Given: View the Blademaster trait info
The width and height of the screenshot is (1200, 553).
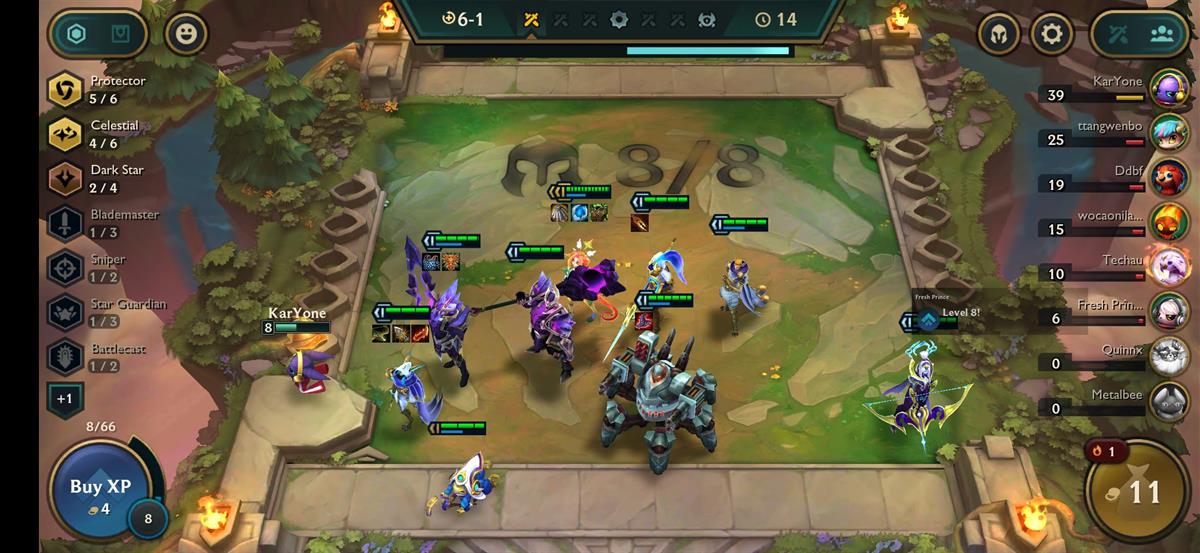Looking at the screenshot, I should click(x=66, y=223).
